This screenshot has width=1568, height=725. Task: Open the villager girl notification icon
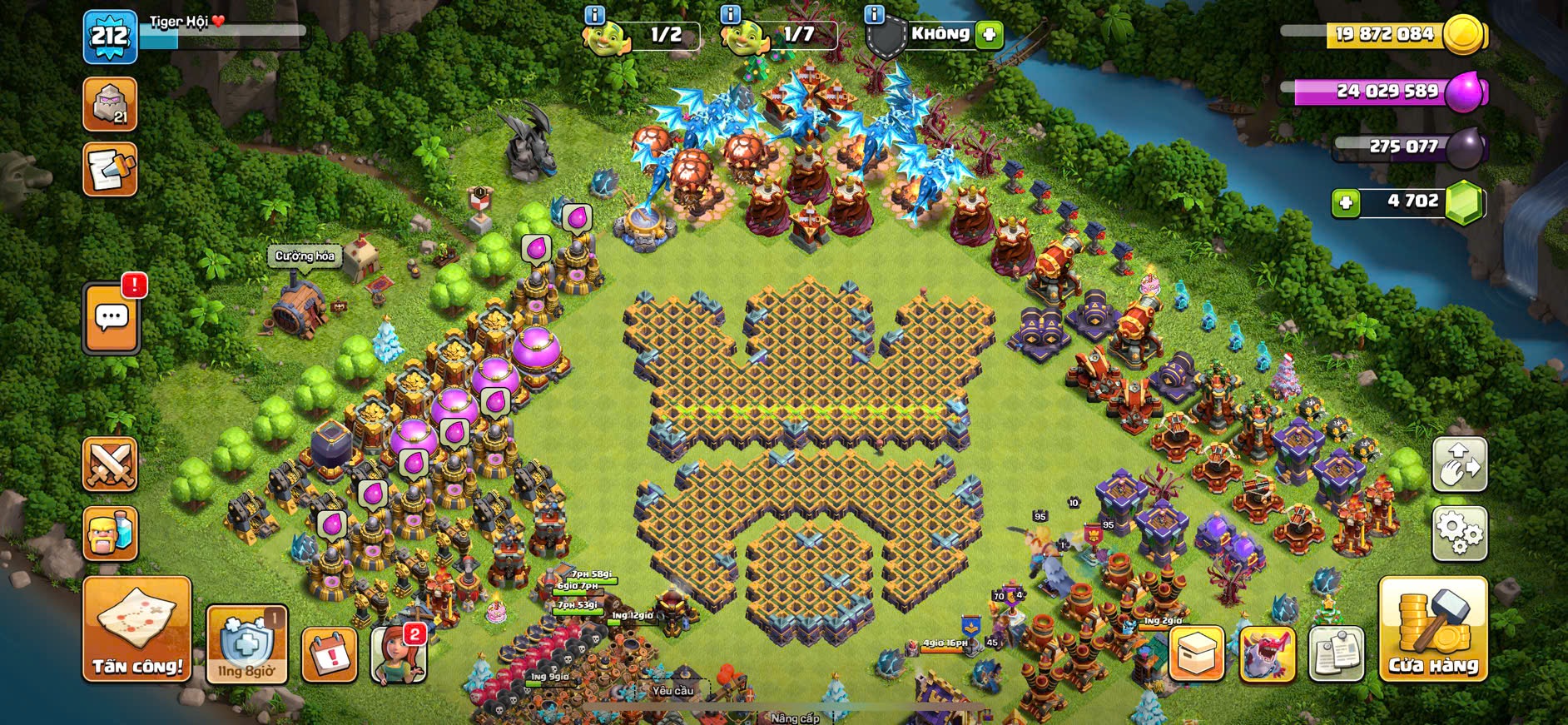[x=398, y=654]
